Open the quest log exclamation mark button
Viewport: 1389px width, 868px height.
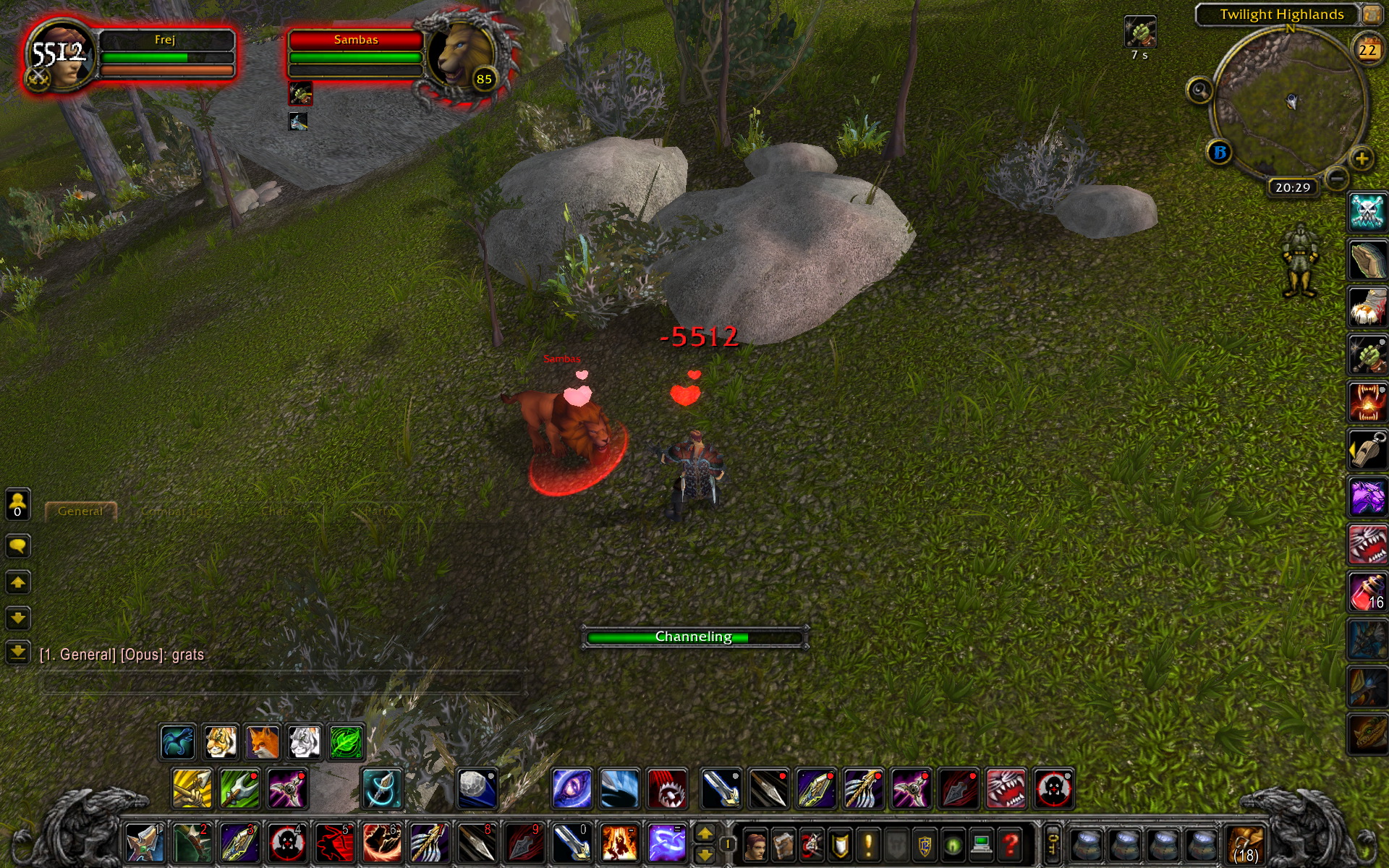click(x=868, y=844)
